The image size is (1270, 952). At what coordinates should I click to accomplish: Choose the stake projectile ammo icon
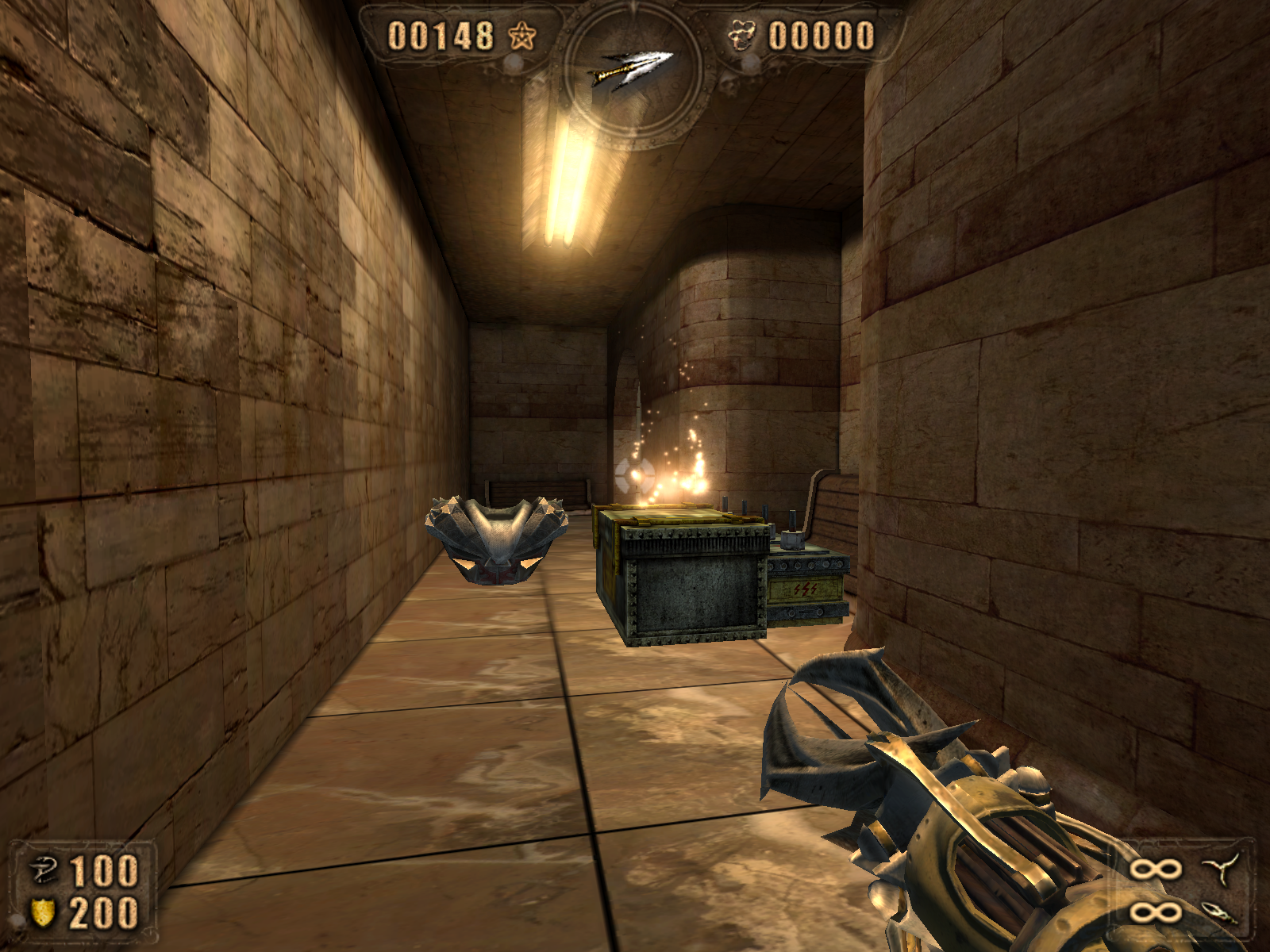[x=1221, y=912]
